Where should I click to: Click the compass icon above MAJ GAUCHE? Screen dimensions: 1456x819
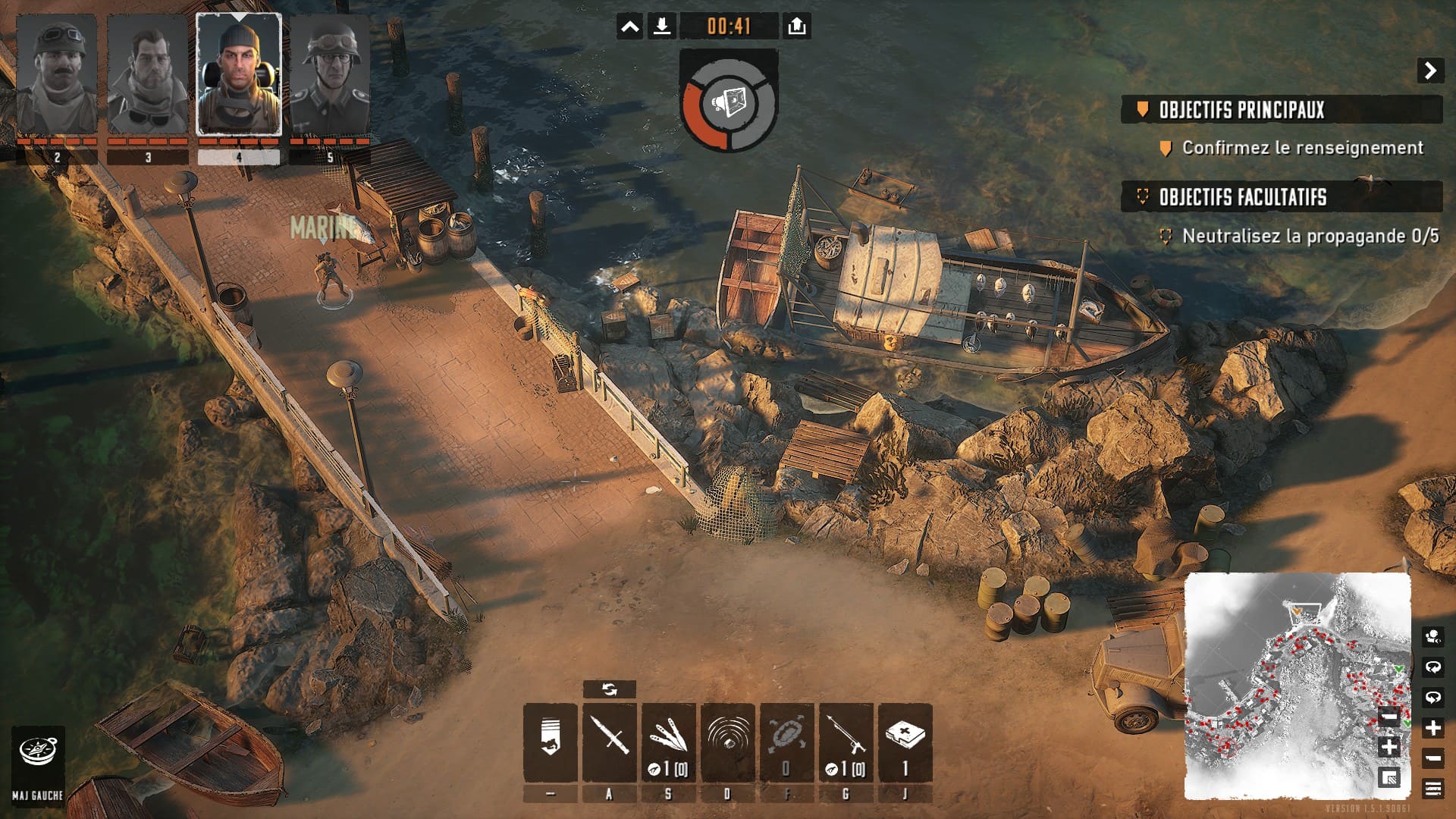coord(37,752)
